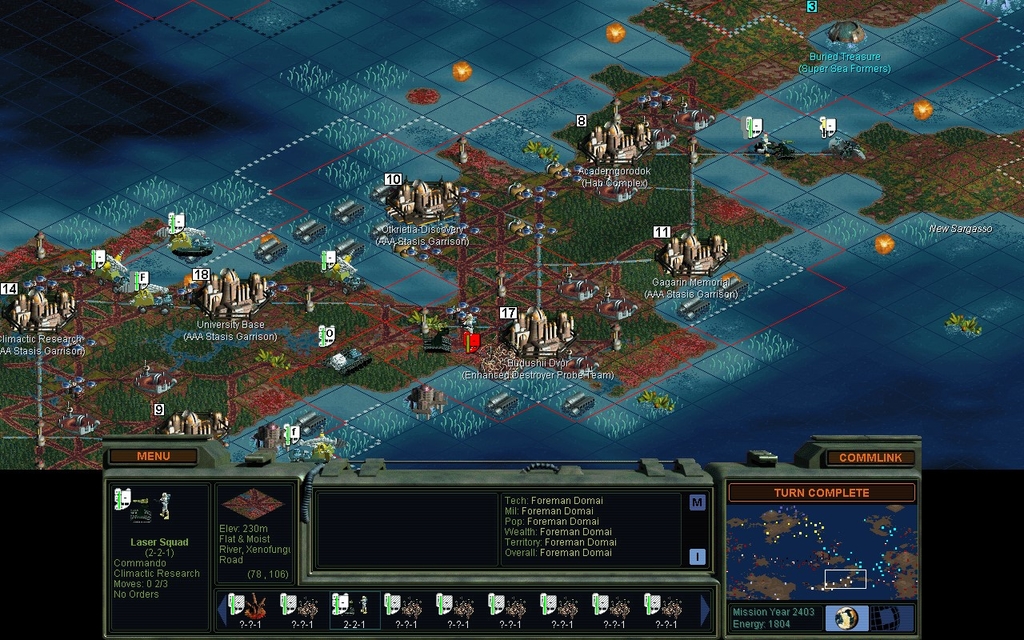Open the COMMLINK panel

point(871,457)
